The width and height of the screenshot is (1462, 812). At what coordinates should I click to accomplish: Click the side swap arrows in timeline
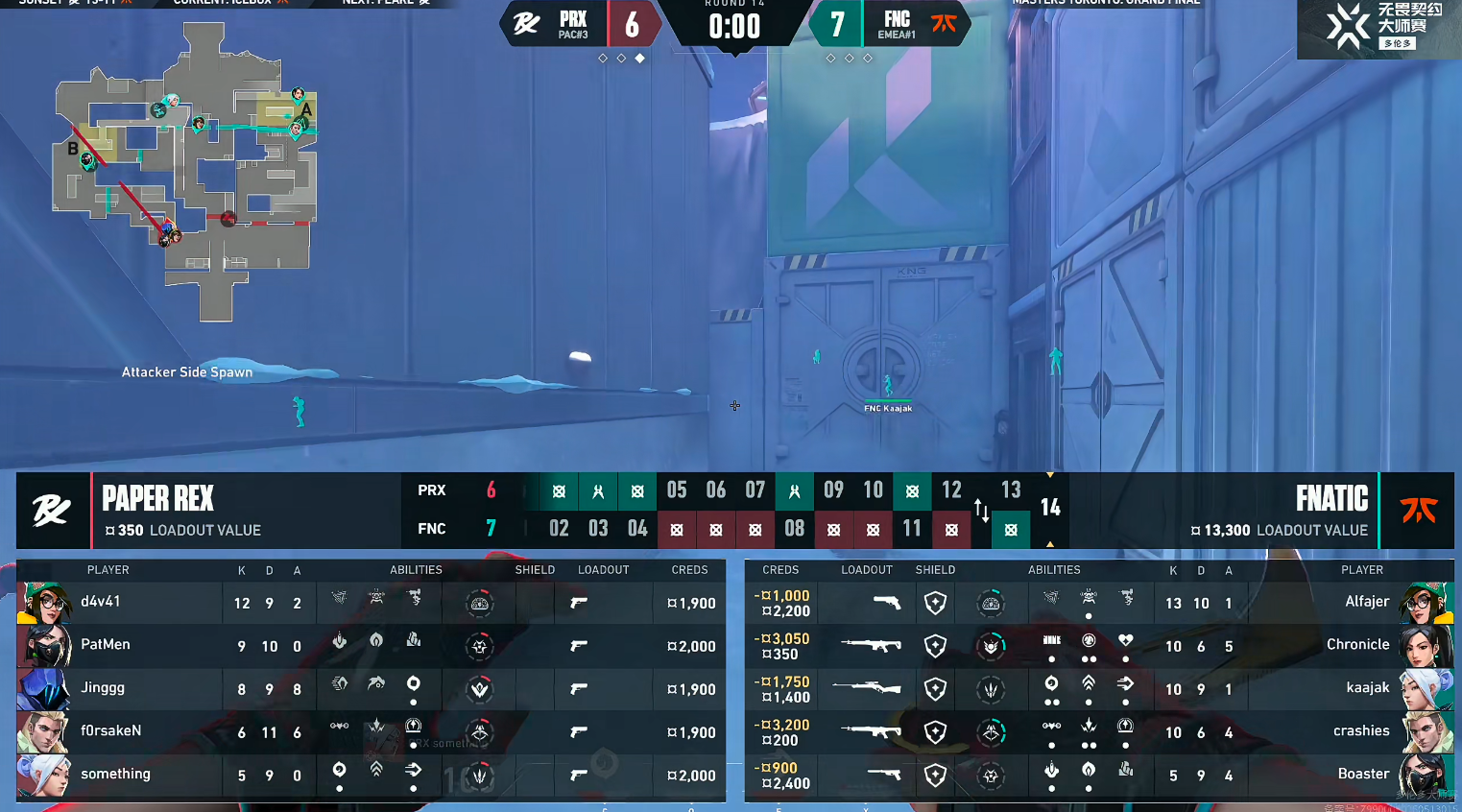tap(981, 511)
